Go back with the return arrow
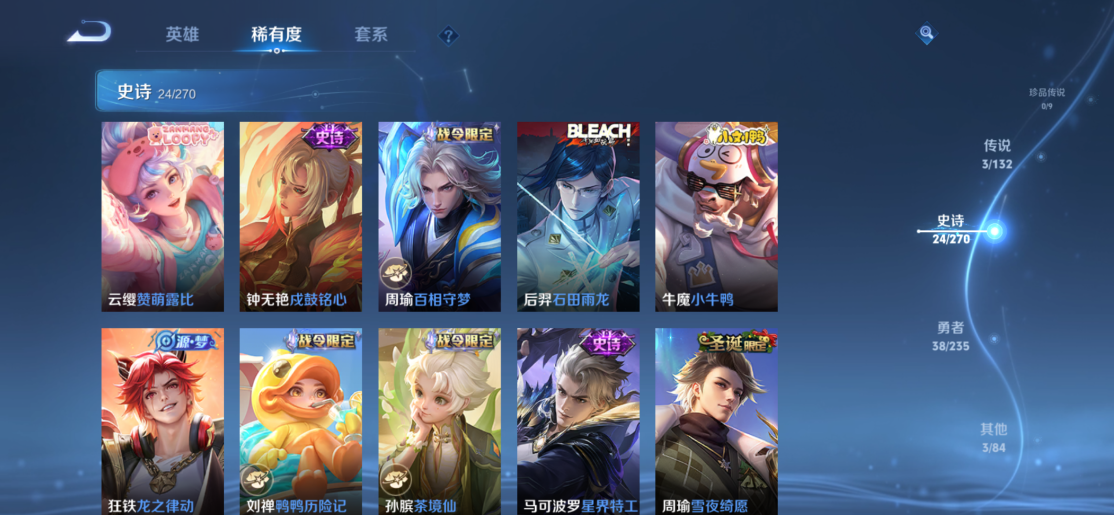 89,33
